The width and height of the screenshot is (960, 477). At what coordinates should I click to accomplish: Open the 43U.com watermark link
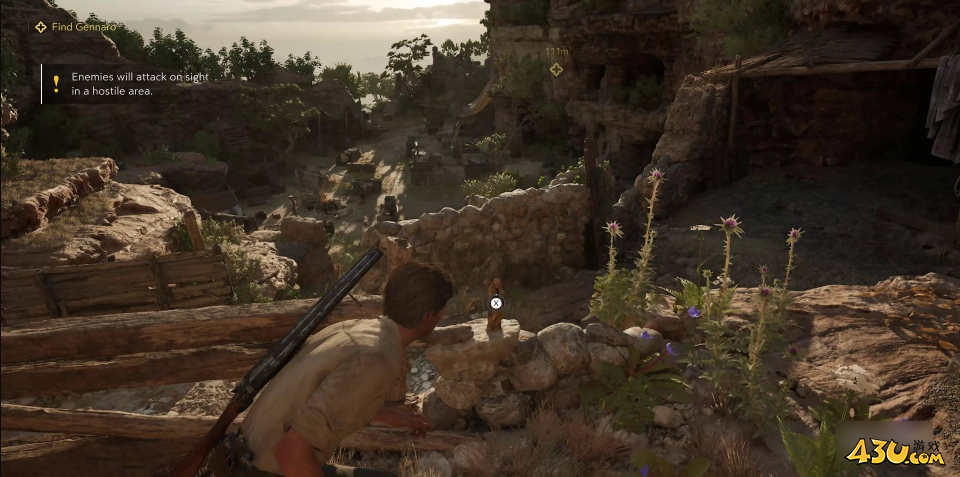895,454
